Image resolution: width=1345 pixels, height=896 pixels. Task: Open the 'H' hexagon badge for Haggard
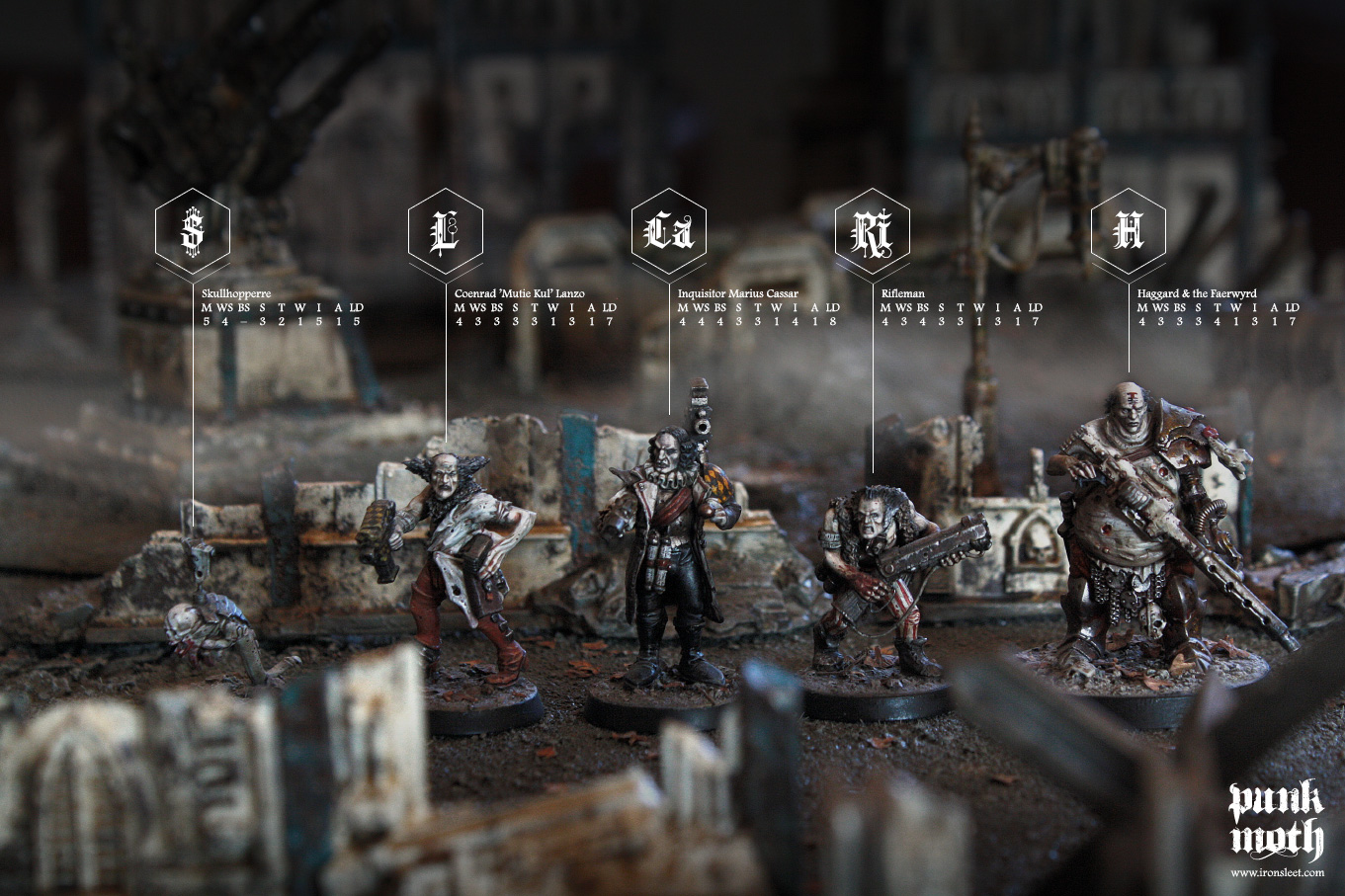(1129, 231)
